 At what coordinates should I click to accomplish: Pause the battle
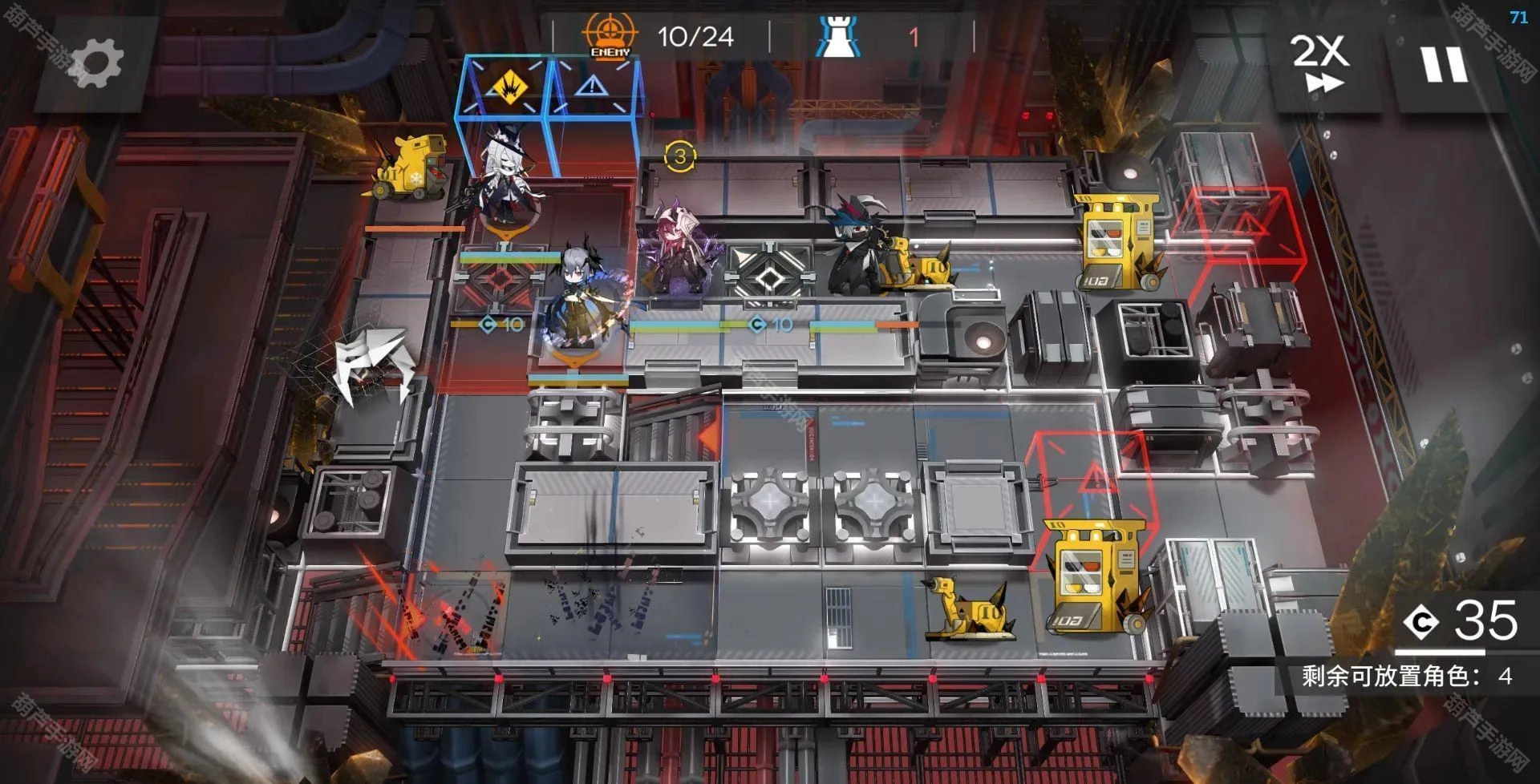[x=1444, y=64]
